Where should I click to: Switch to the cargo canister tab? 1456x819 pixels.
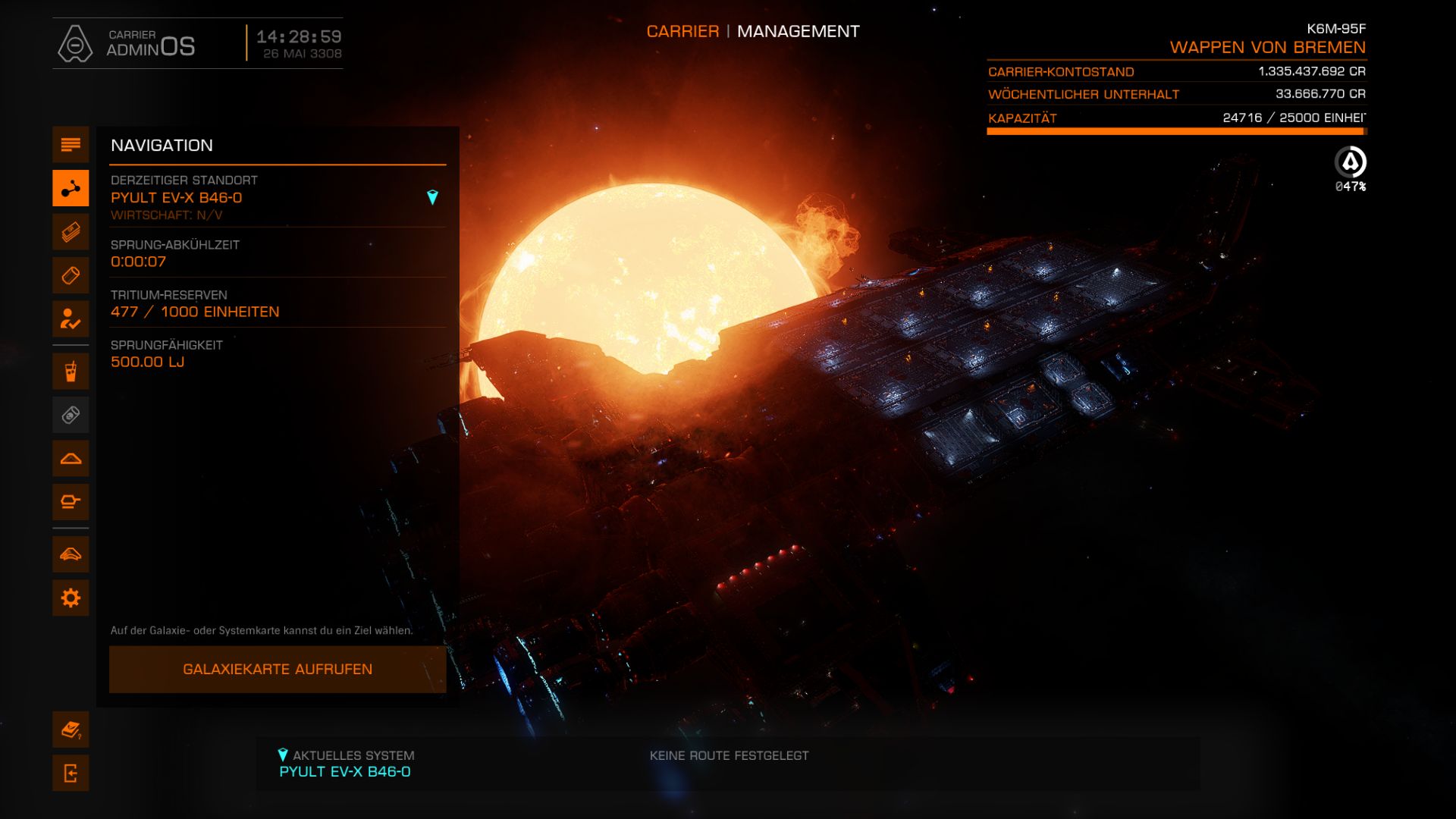71,275
